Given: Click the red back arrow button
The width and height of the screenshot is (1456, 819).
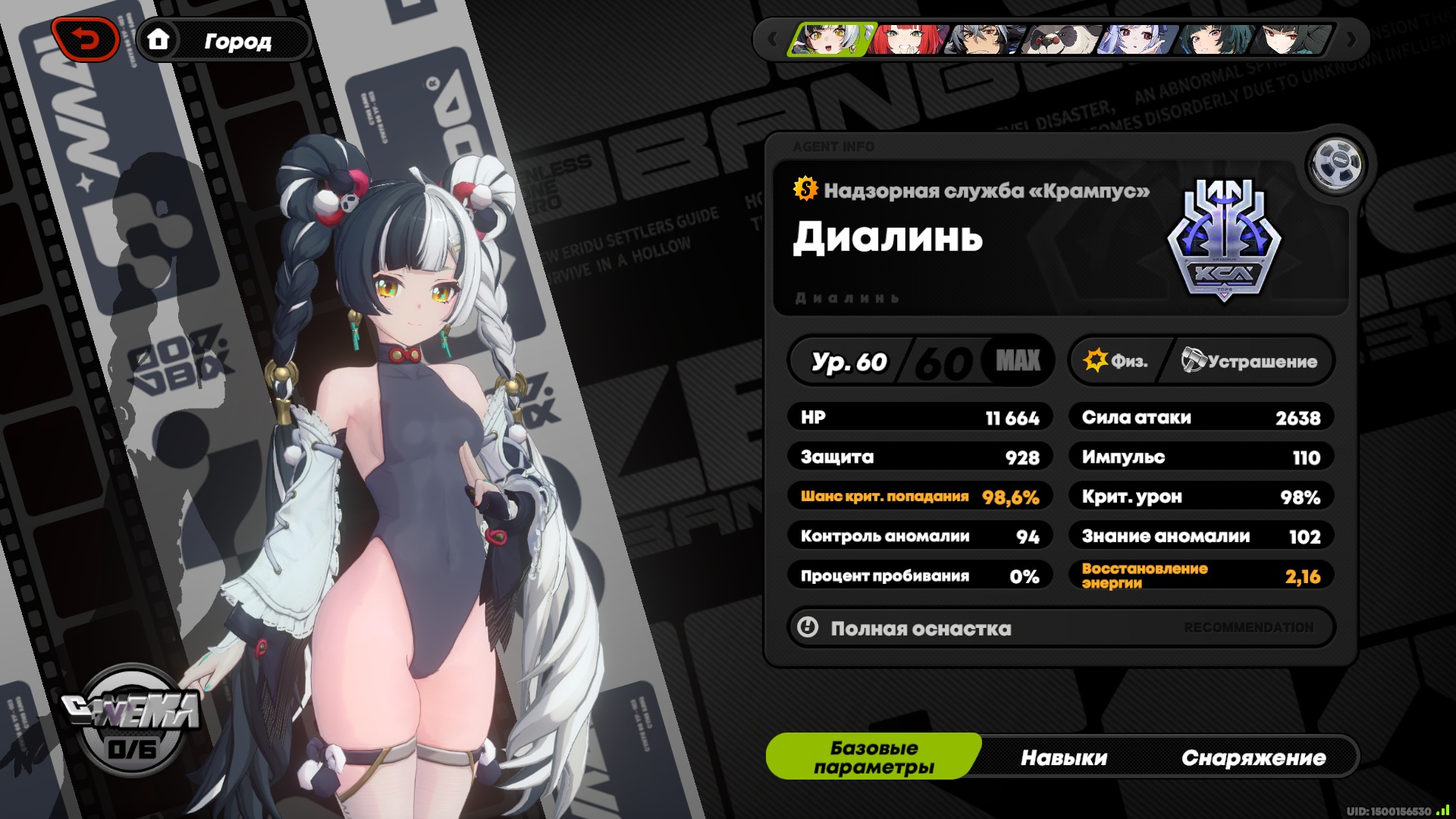Looking at the screenshot, I should pyautogui.click(x=86, y=39).
